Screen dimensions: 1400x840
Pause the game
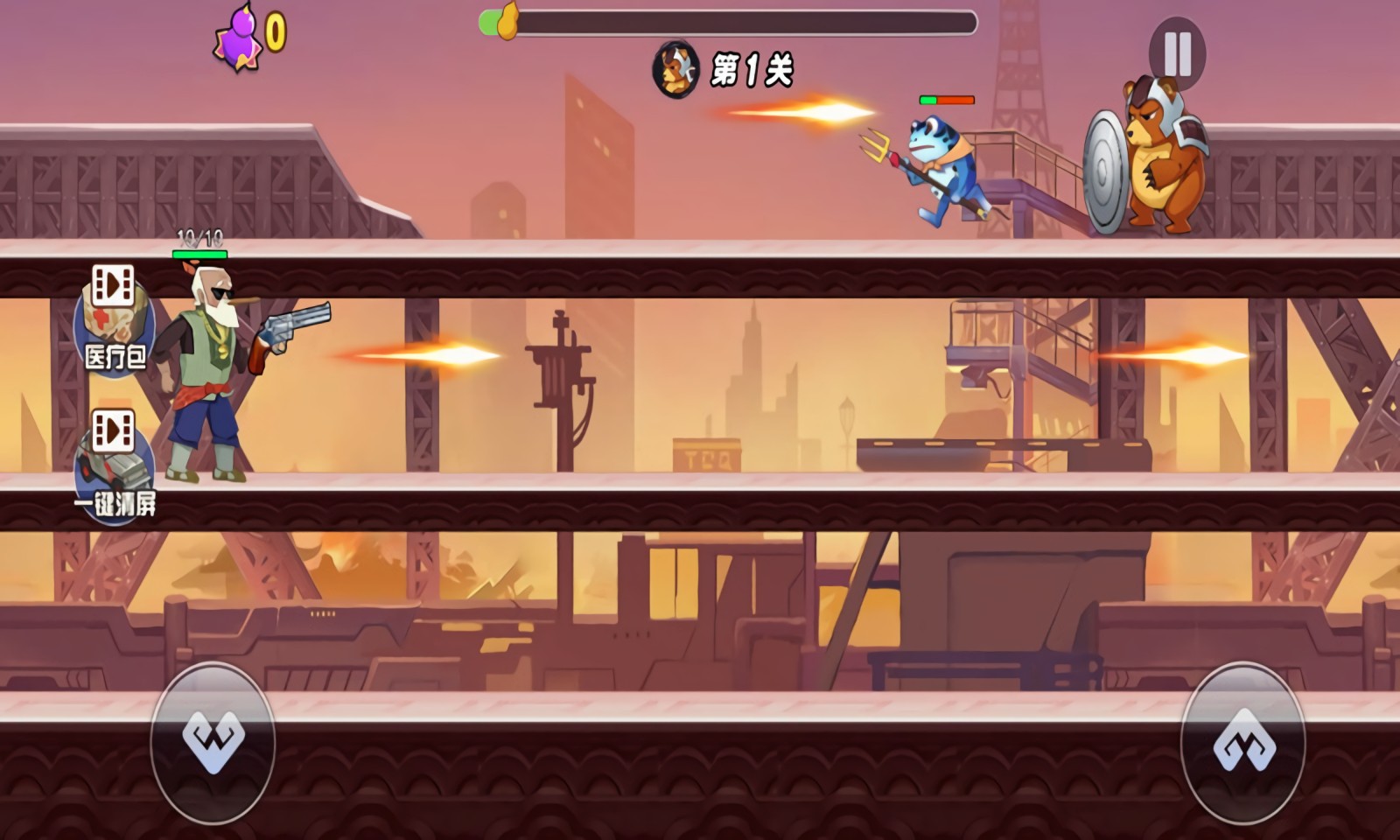pyautogui.click(x=1177, y=53)
